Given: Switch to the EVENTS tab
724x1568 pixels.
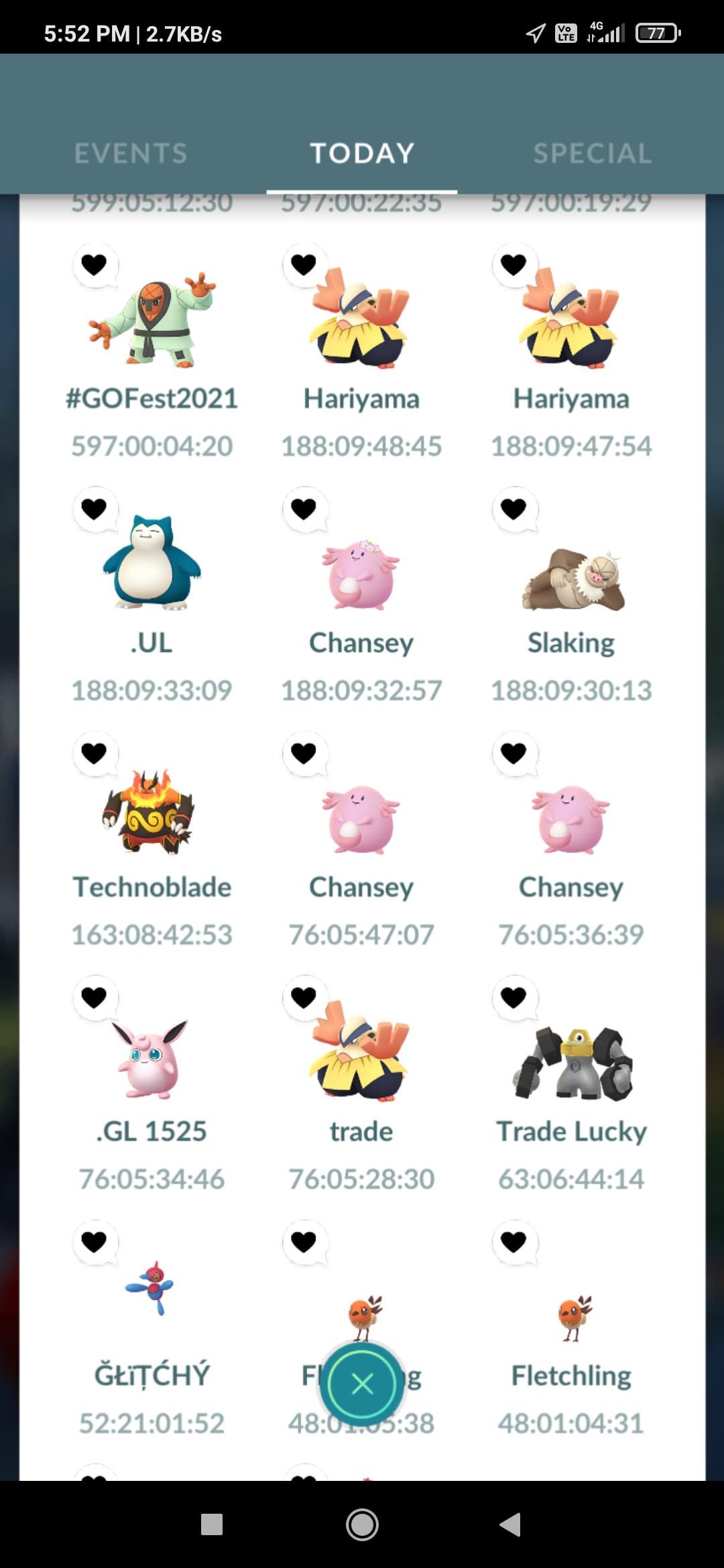Looking at the screenshot, I should (131, 153).
